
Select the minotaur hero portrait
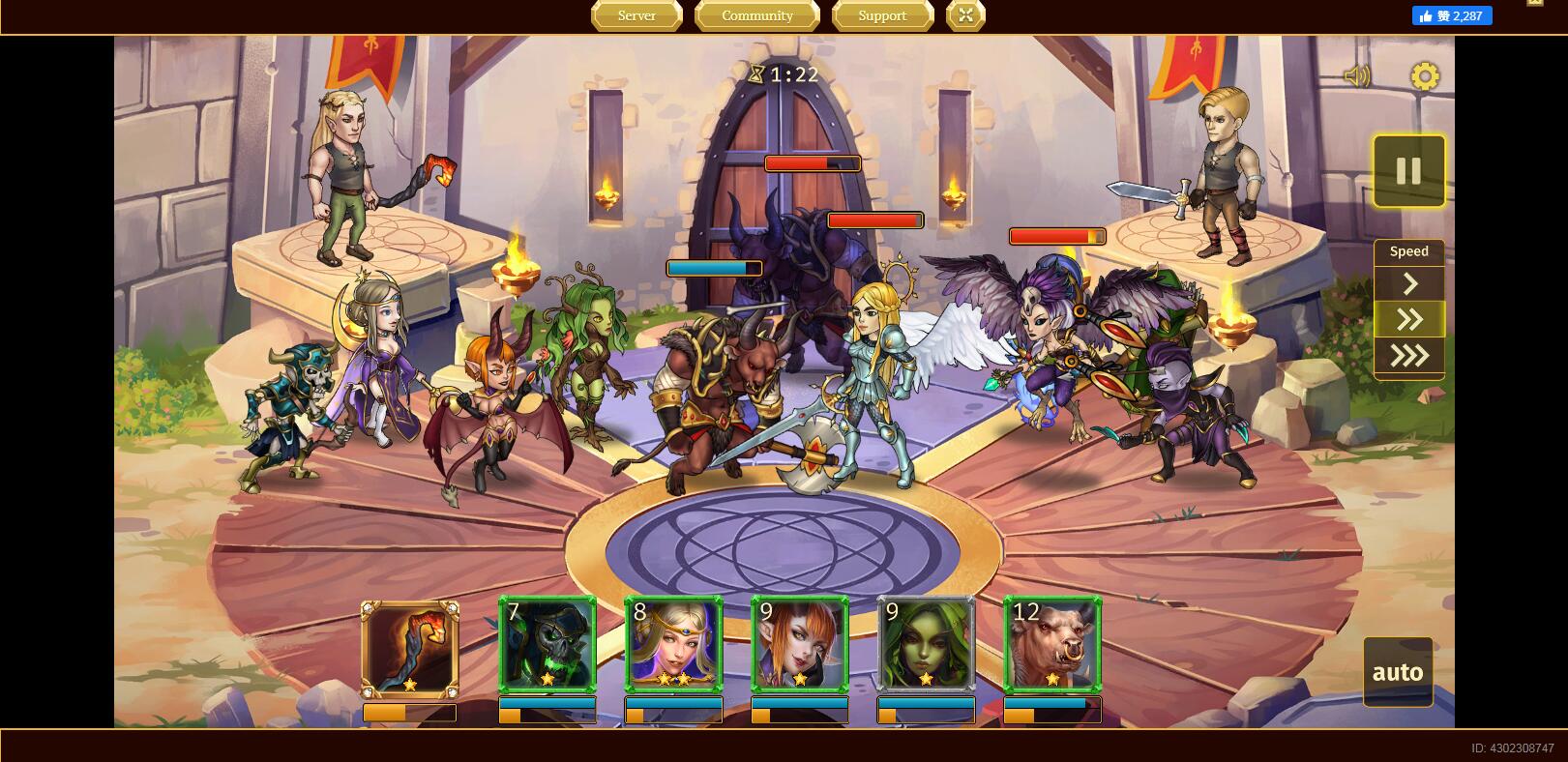(x=1052, y=644)
